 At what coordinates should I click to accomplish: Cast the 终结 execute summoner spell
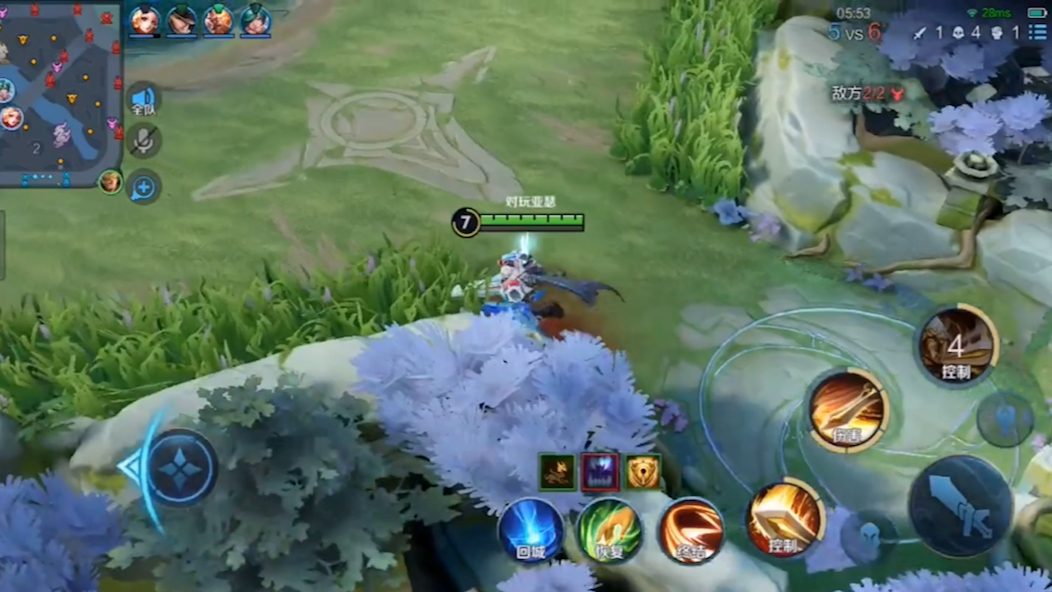coord(691,531)
